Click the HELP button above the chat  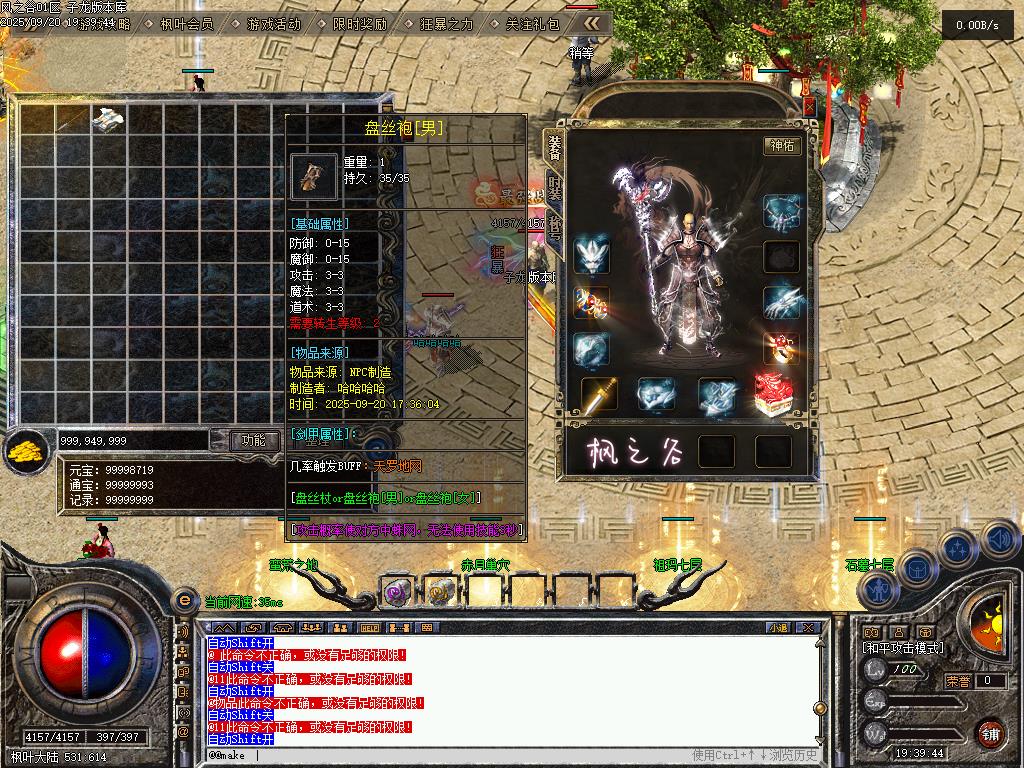point(369,627)
